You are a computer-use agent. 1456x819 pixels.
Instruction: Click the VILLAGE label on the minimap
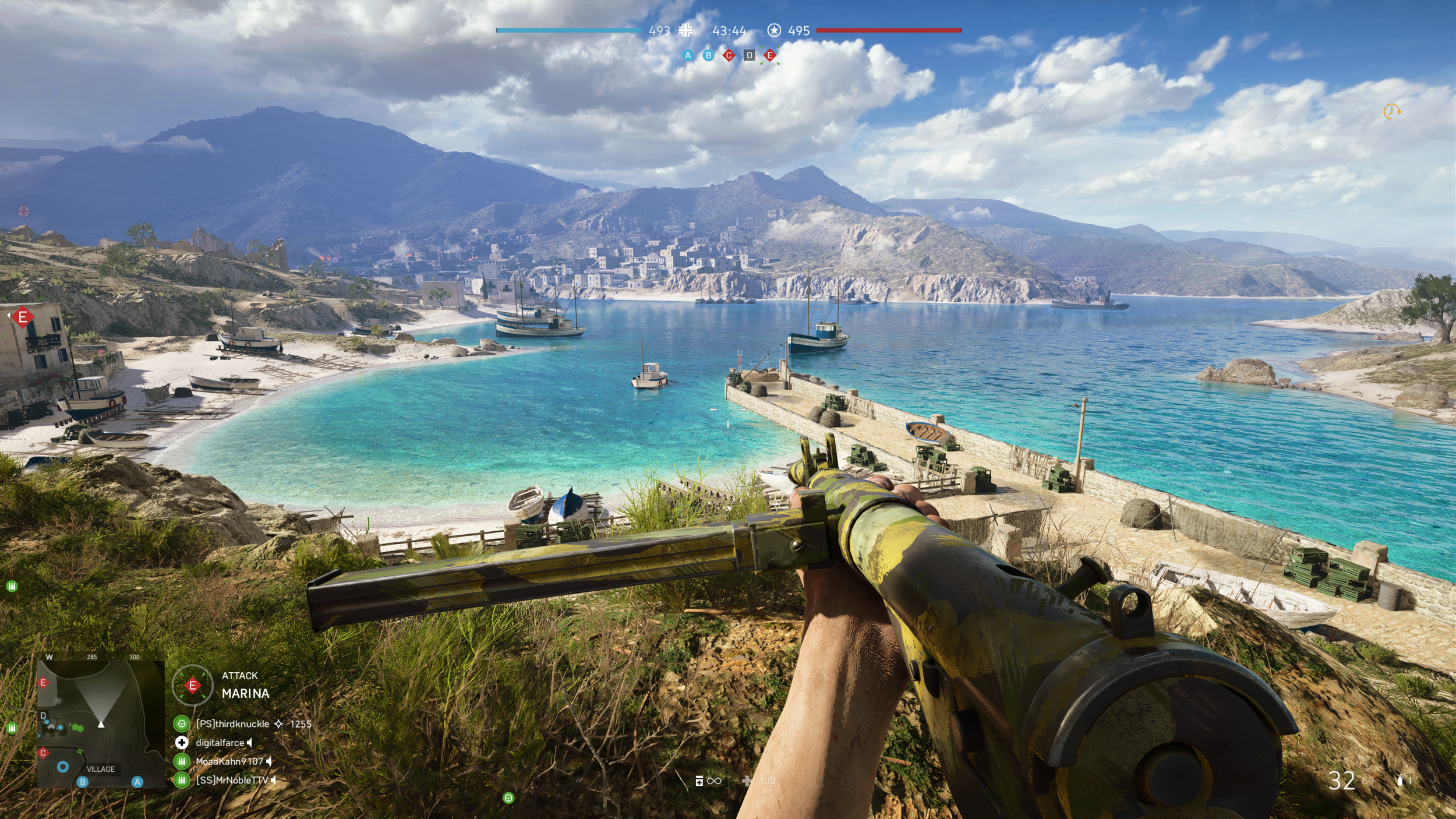[101, 769]
